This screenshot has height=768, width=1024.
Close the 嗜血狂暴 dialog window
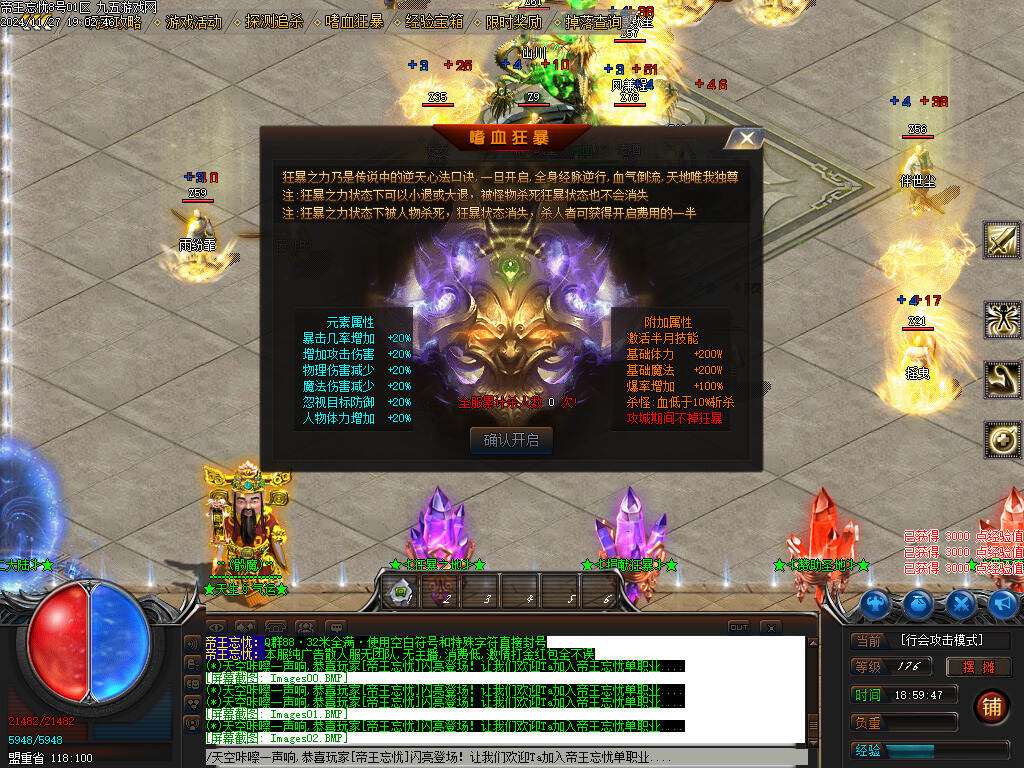coord(744,138)
